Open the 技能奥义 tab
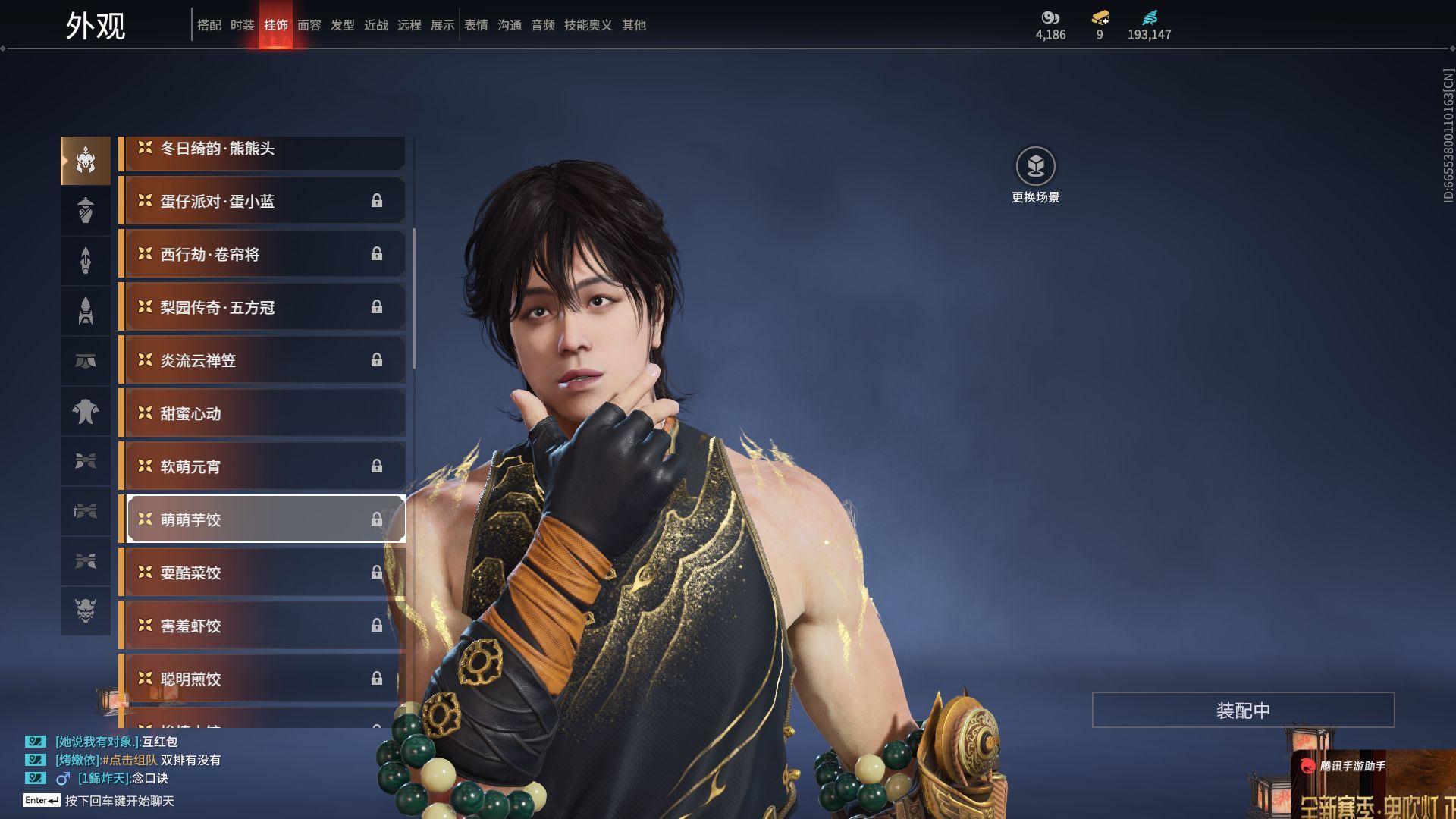Image resolution: width=1456 pixels, height=819 pixels. (x=588, y=25)
